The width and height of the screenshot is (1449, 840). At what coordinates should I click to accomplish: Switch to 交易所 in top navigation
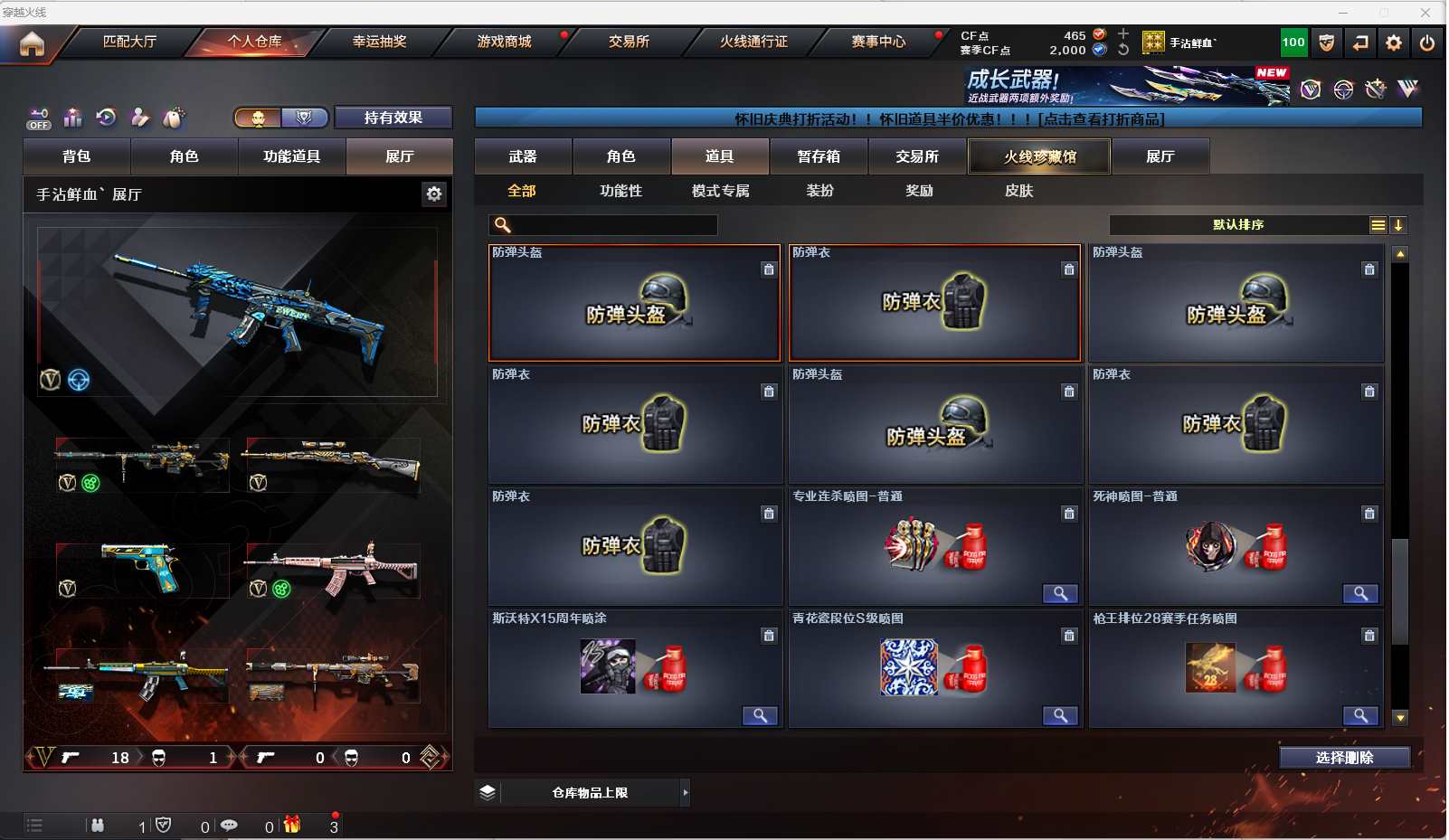tap(629, 42)
